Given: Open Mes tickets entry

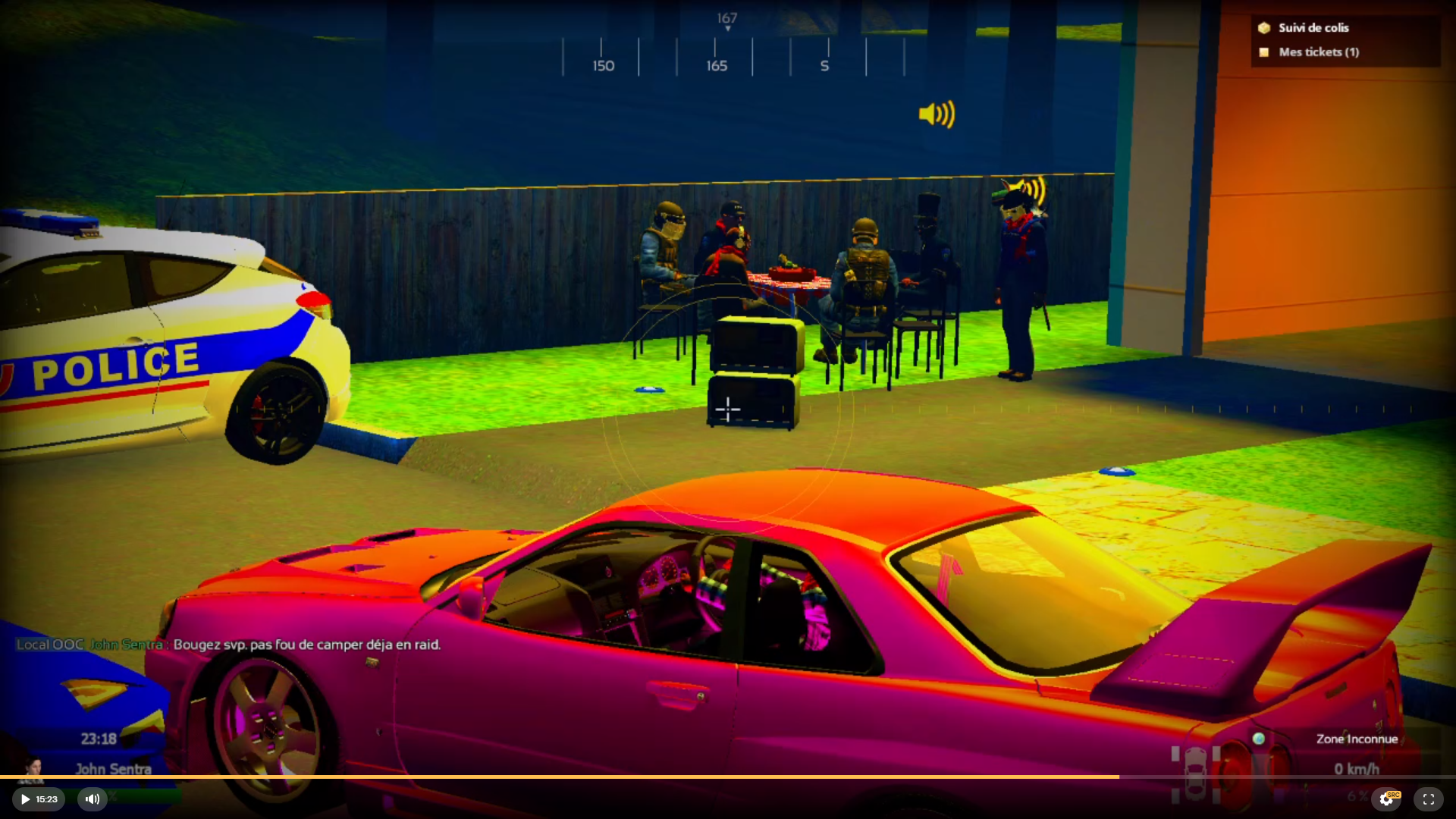Looking at the screenshot, I should click(1318, 52).
